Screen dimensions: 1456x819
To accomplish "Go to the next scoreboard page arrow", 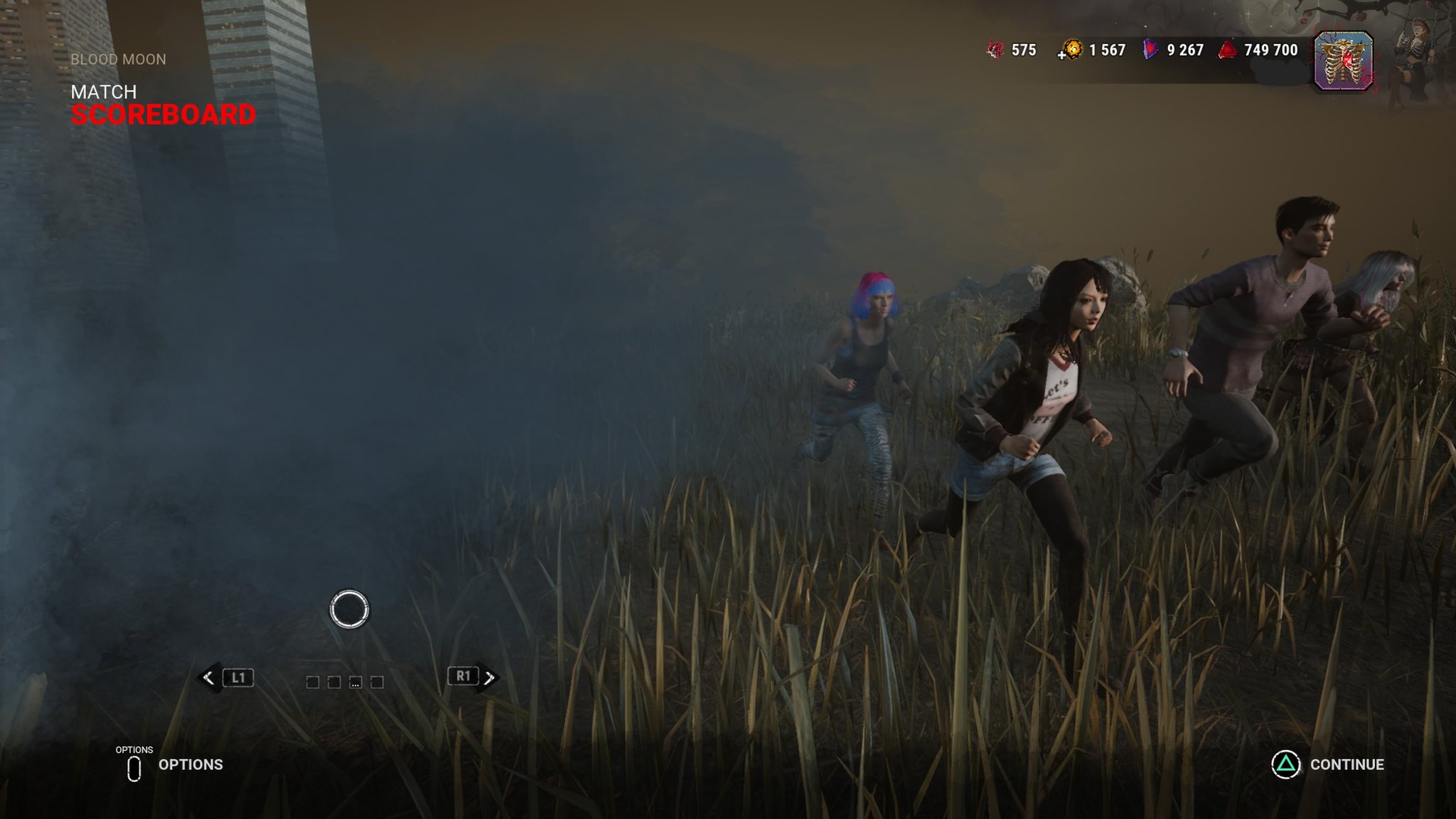I will coord(490,678).
